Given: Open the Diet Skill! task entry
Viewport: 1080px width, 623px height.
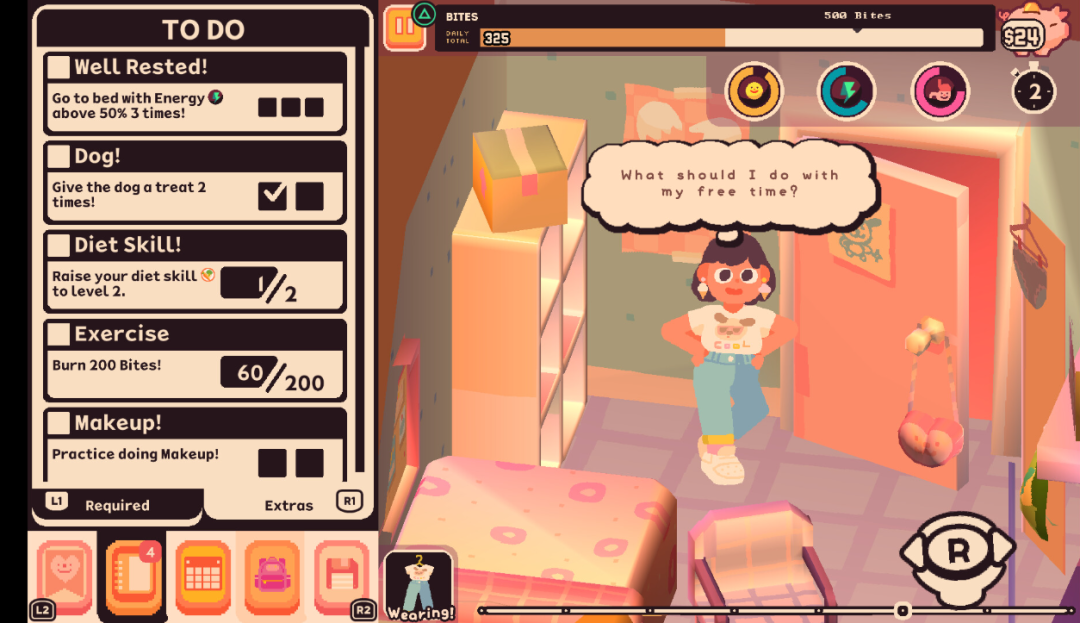Looking at the screenshot, I should [196, 270].
